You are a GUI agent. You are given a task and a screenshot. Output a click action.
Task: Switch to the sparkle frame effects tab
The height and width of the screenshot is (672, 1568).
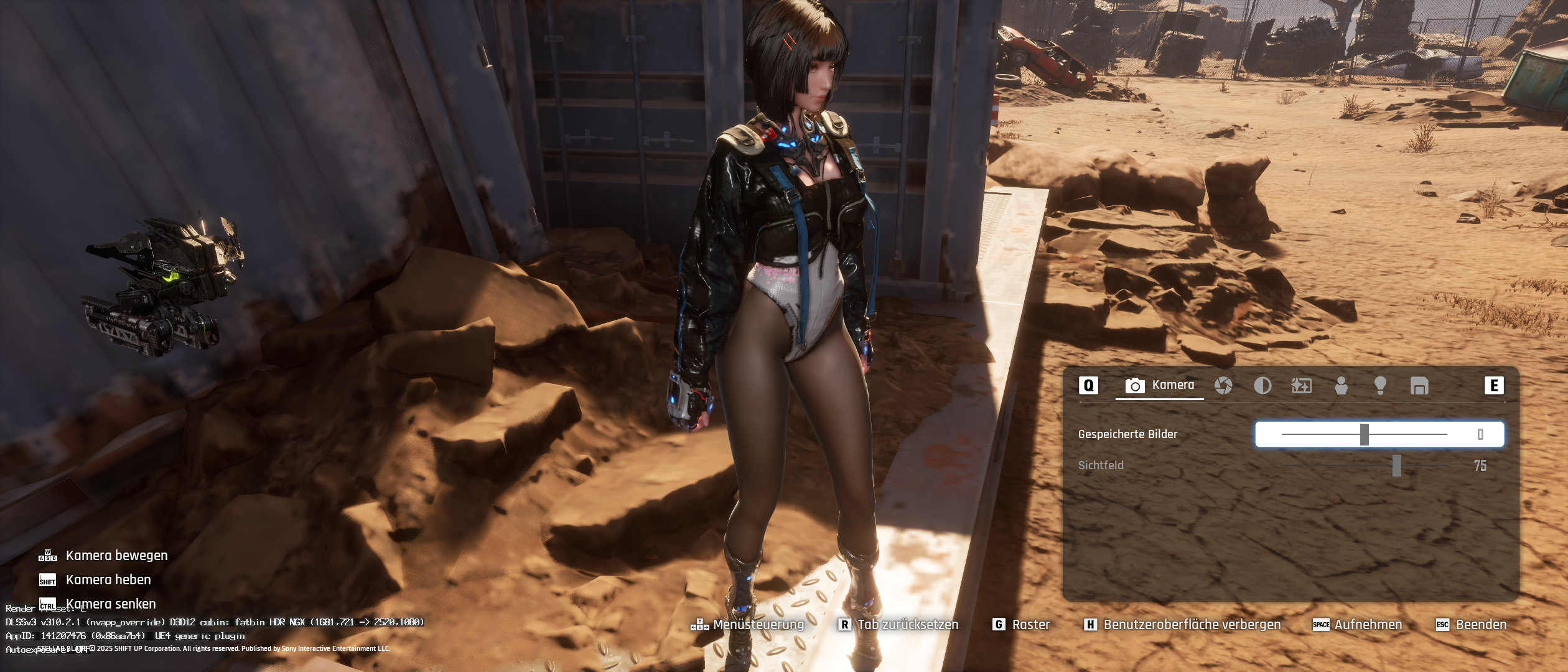1302,386
